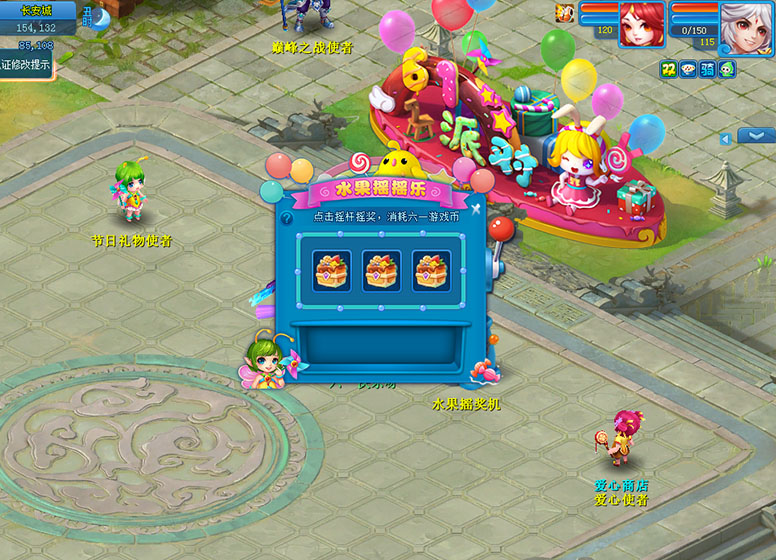
Task: Open the 证修改提示 notice button
Action: (x=26, y=64)
